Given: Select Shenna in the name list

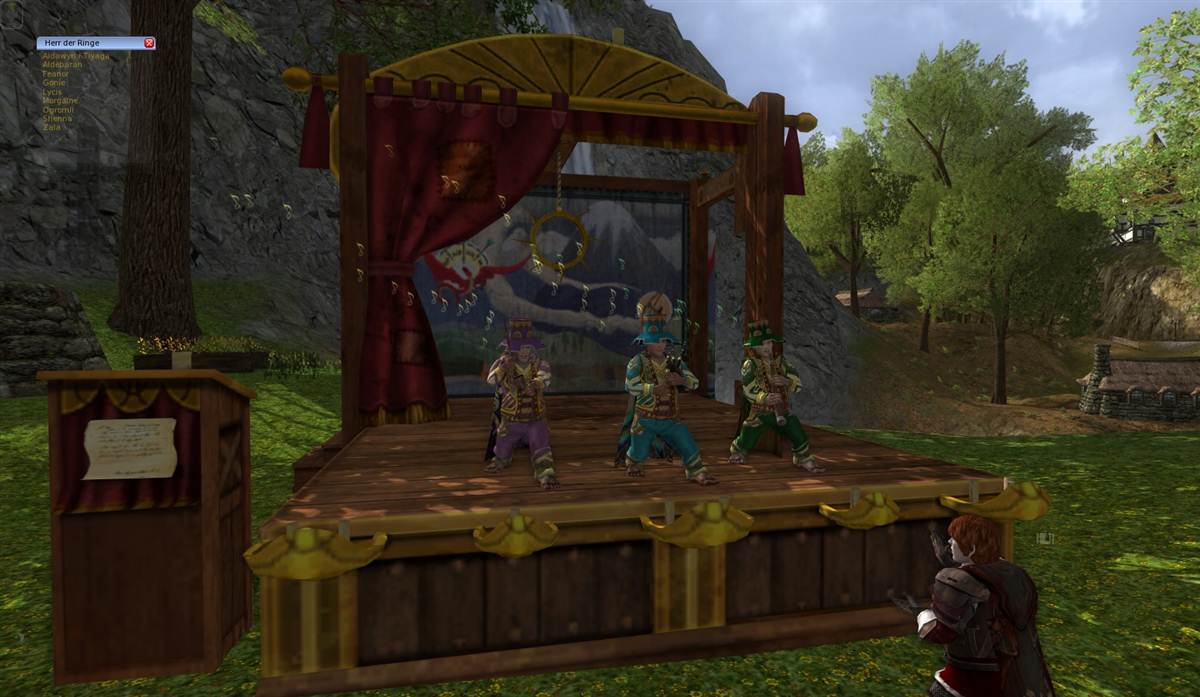Looking at the screenshot, I should [57, 119].
